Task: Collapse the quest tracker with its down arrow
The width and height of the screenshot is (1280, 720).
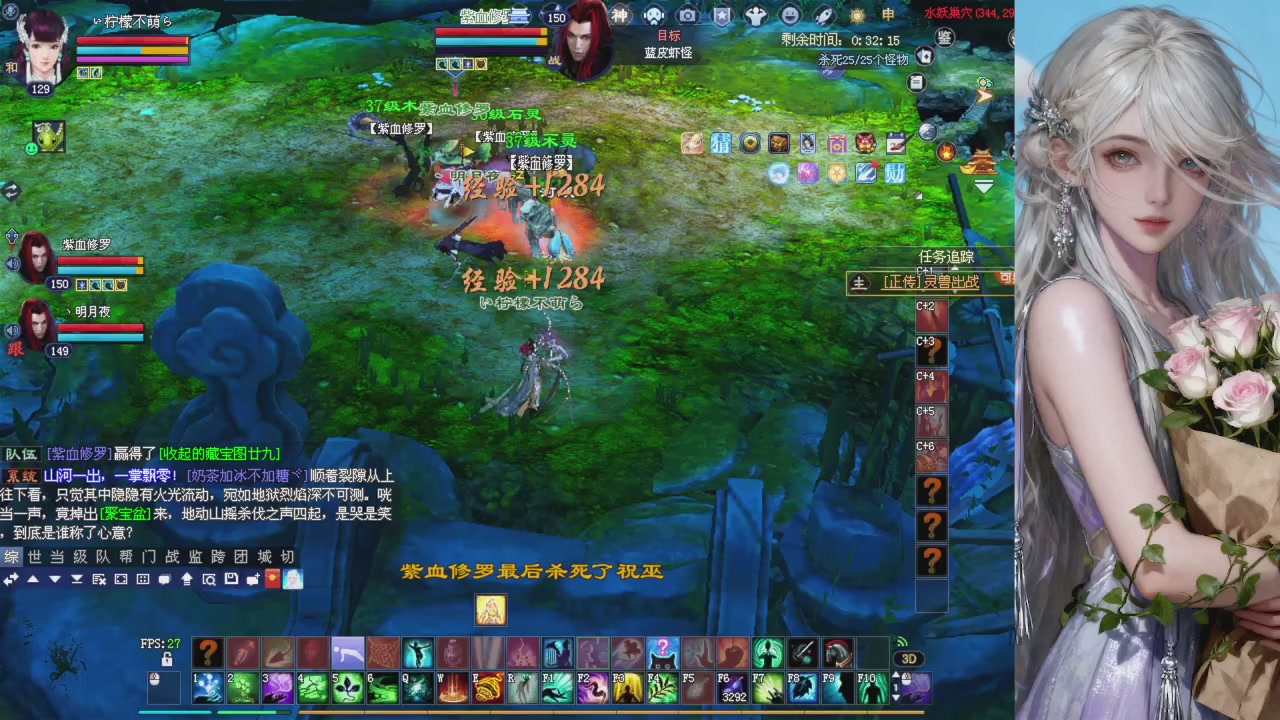Action: coord(955,268)
